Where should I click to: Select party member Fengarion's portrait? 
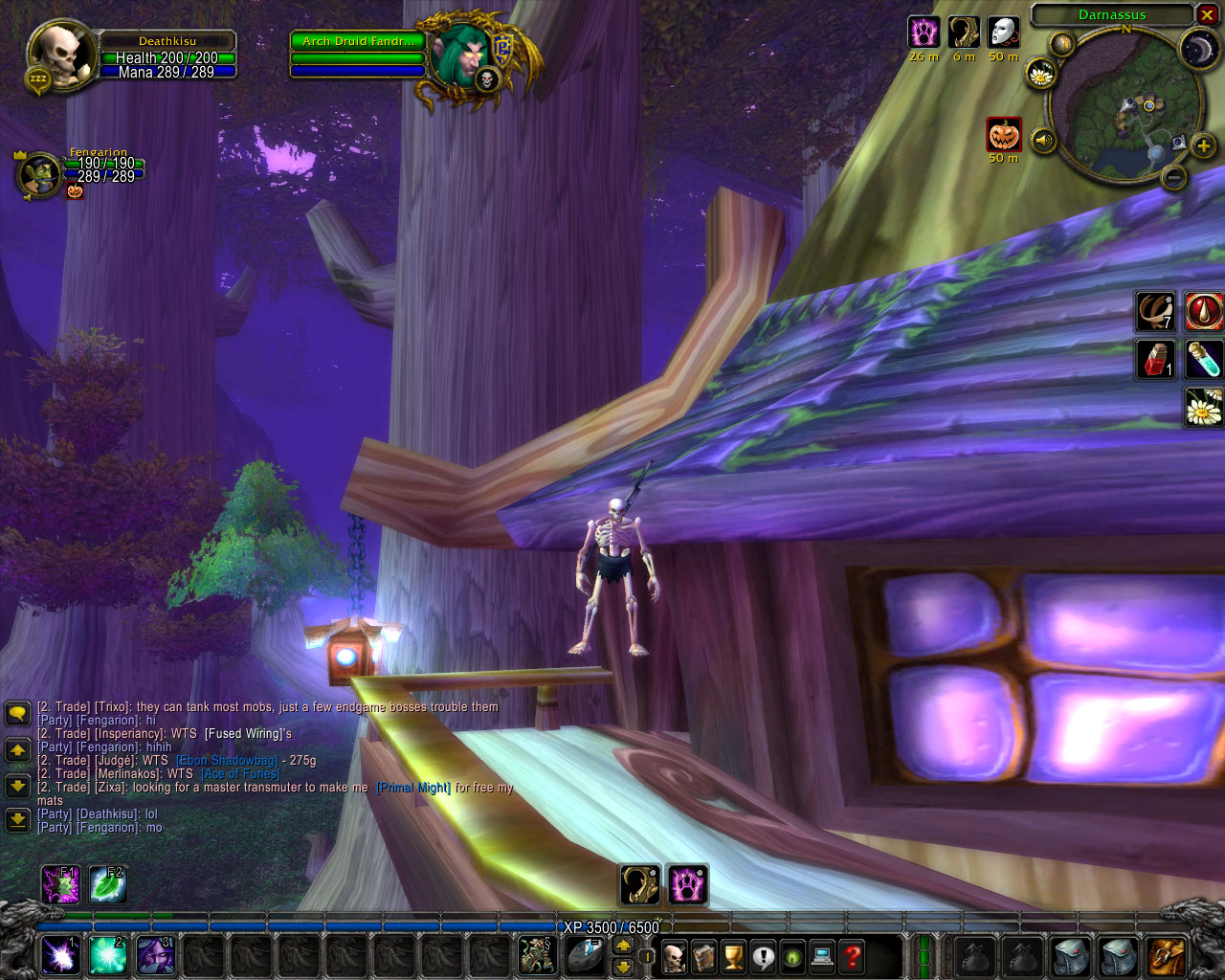coord(40,174)
